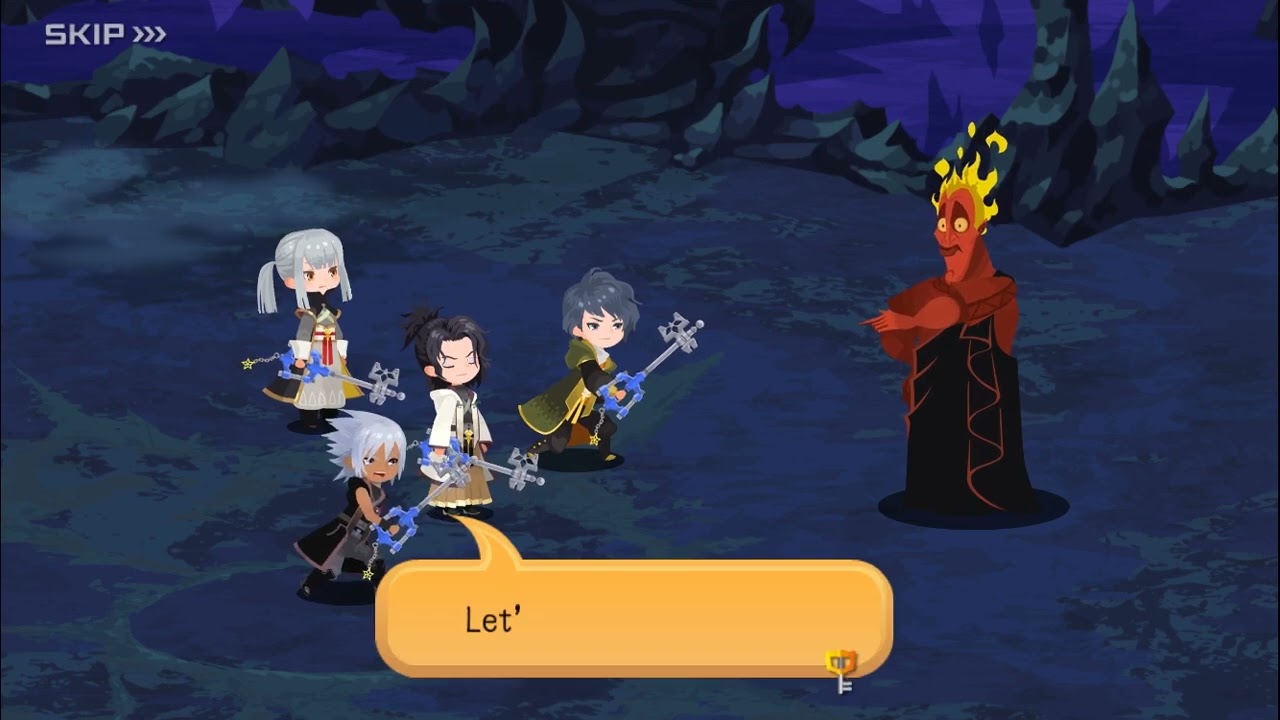
Task: Tap the keyblade continue icon
Action: pyautogui.click(x=841, y=668)
